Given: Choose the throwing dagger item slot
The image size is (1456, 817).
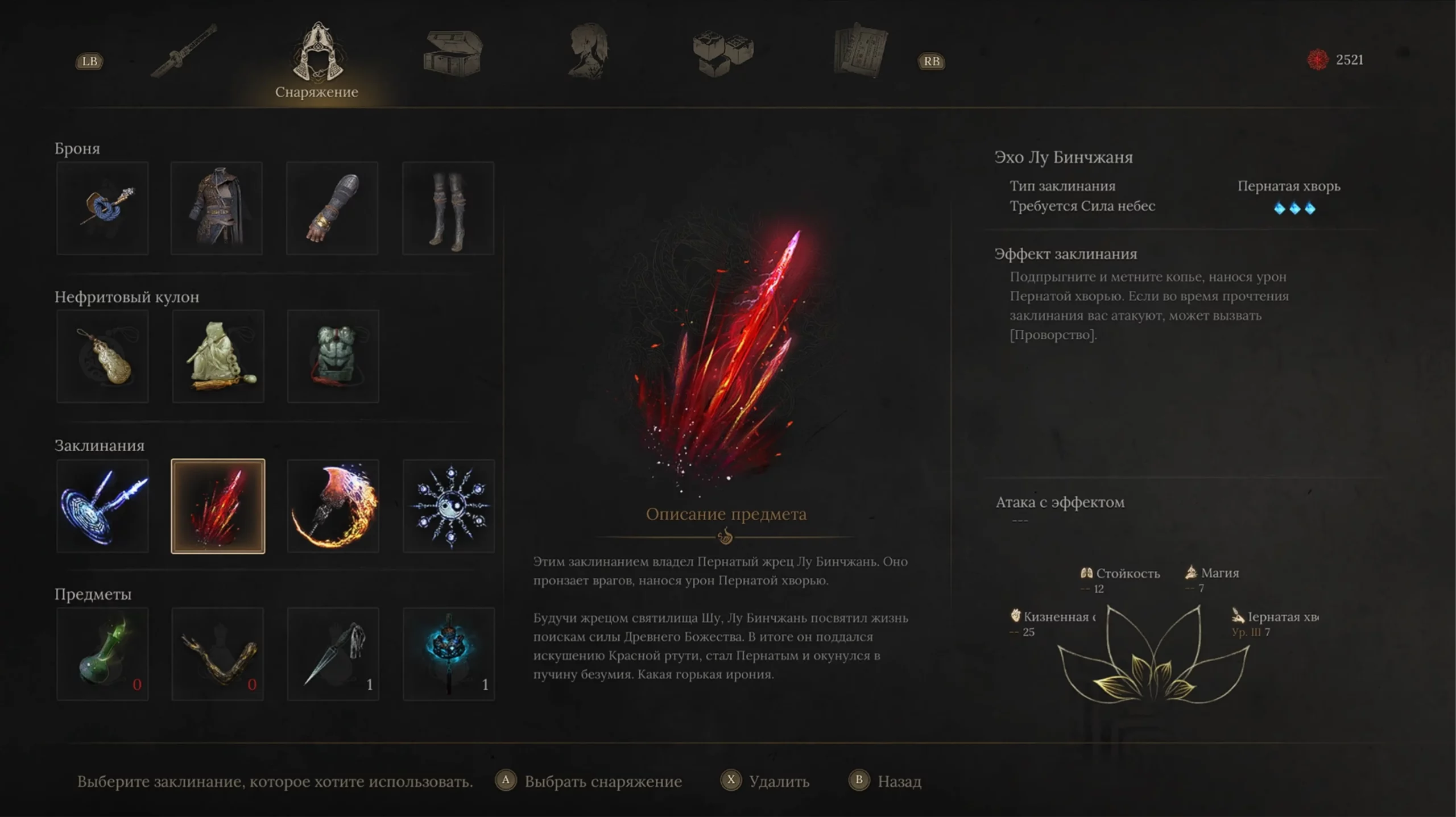Looking at the screenshot, I should tap(333, 654).
